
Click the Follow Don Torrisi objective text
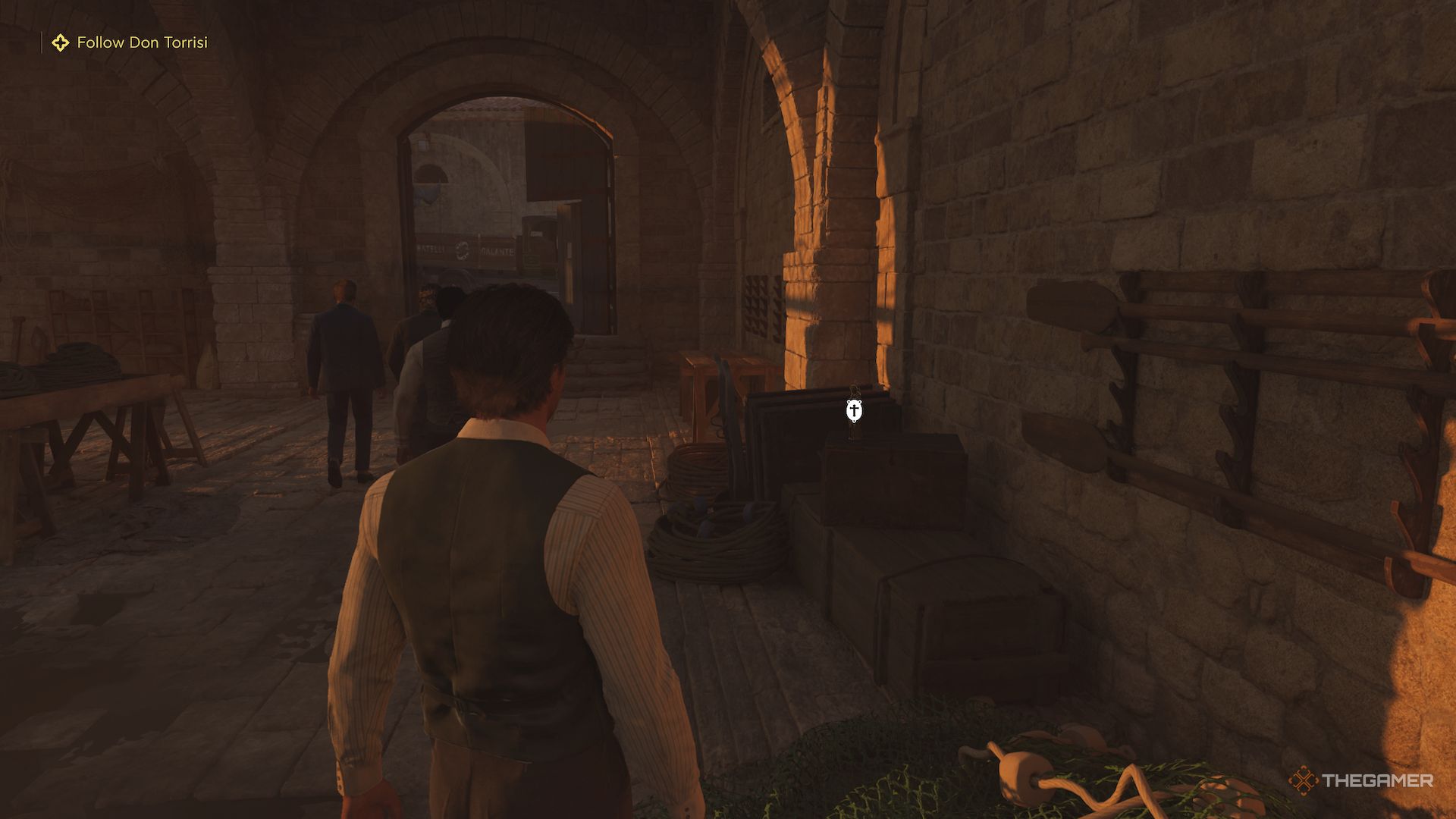pos(142,42)
